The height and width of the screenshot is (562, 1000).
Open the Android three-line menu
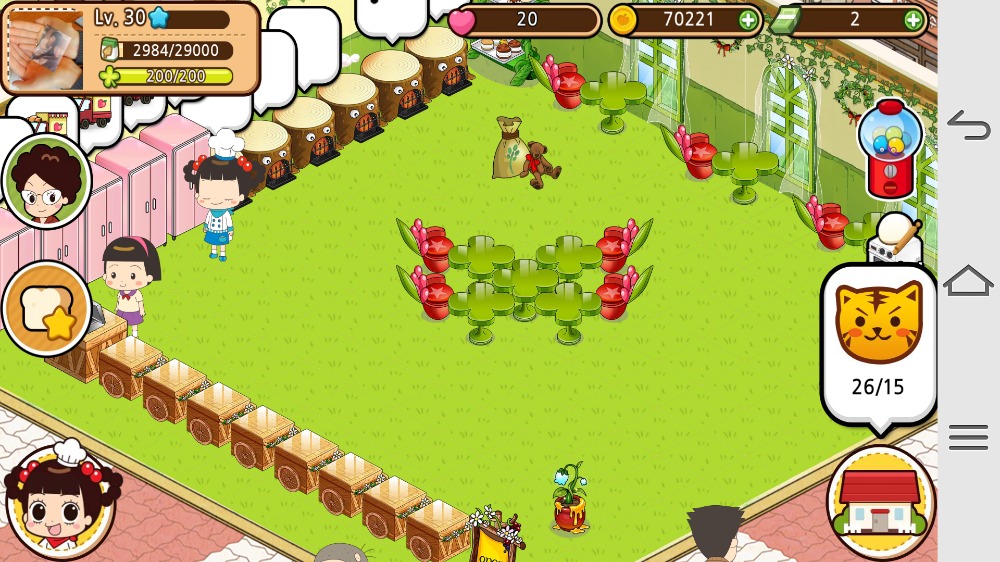point(968,437)
